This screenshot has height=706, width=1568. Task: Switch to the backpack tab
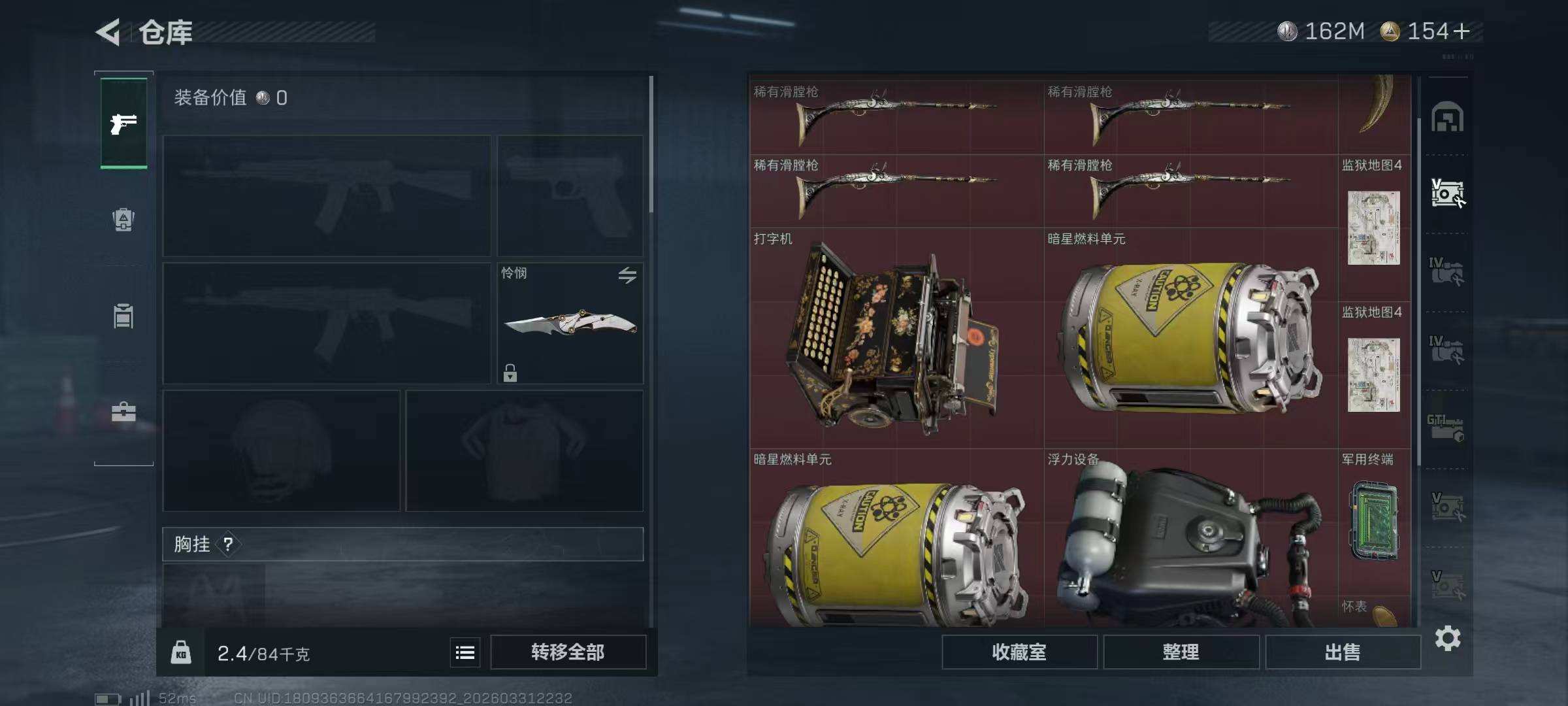pos(123,220)
